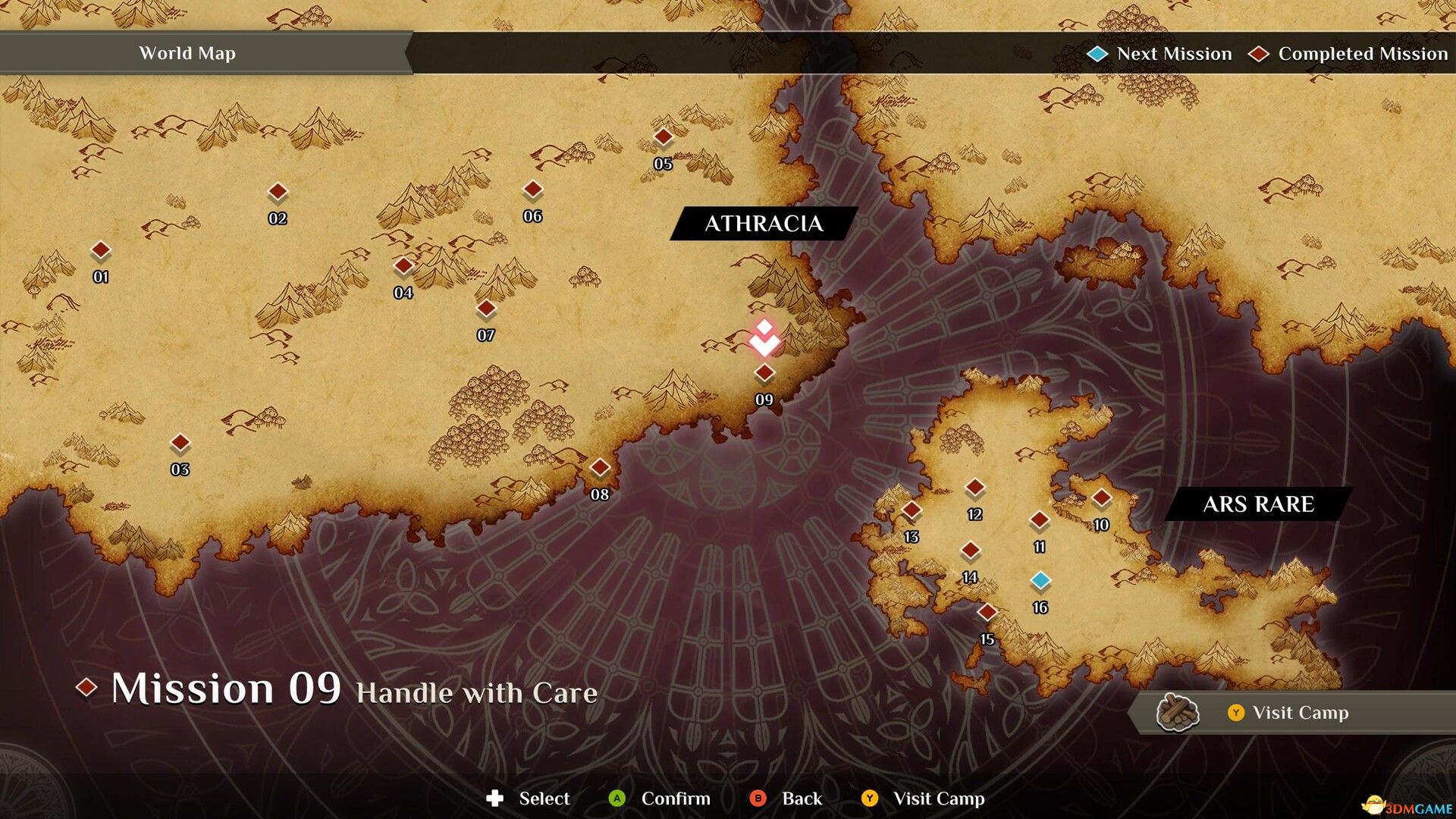Select the mission 11 diamond
This screenshot has width=1456, height=819.
[1039, 520]
